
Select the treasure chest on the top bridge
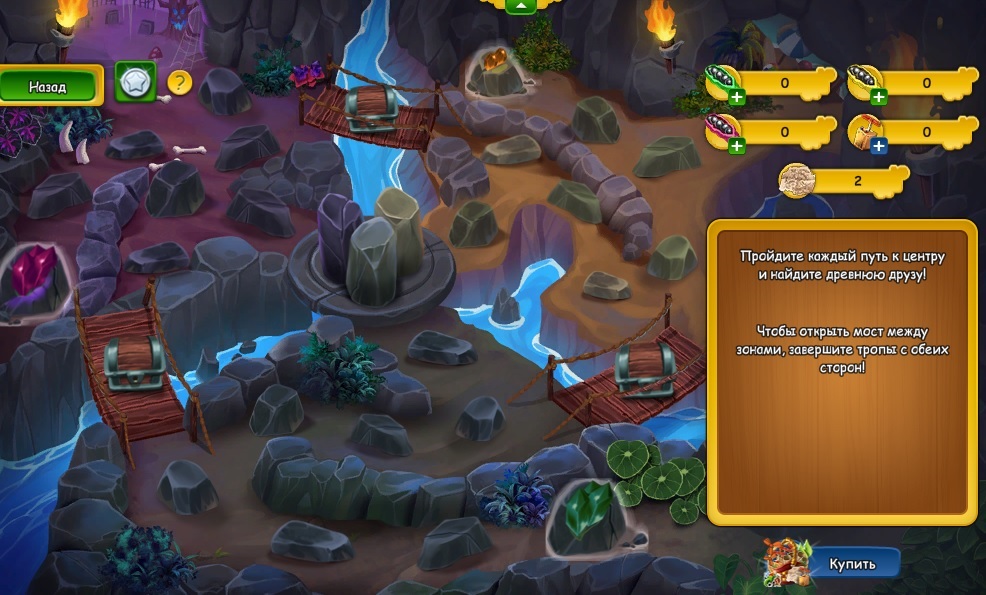(371, 107)
